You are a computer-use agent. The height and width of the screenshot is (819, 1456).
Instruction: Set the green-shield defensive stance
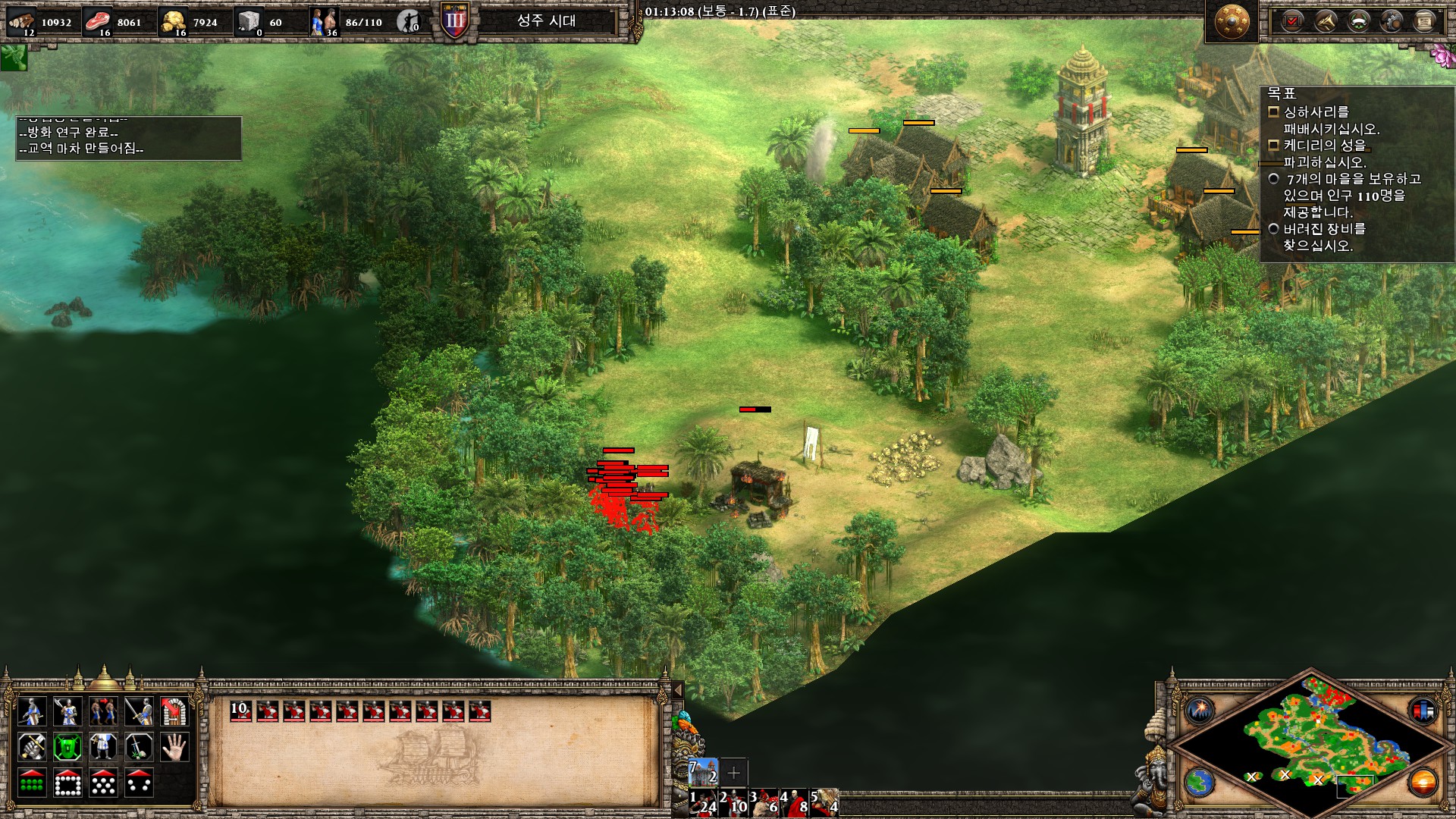(67, 747)
